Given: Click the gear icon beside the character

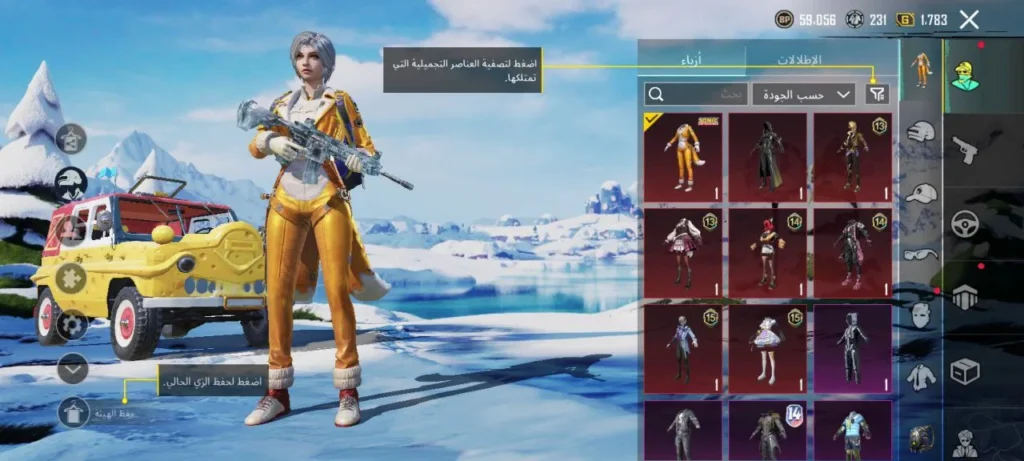Looking at the screenshot, I should coord(71,324).
